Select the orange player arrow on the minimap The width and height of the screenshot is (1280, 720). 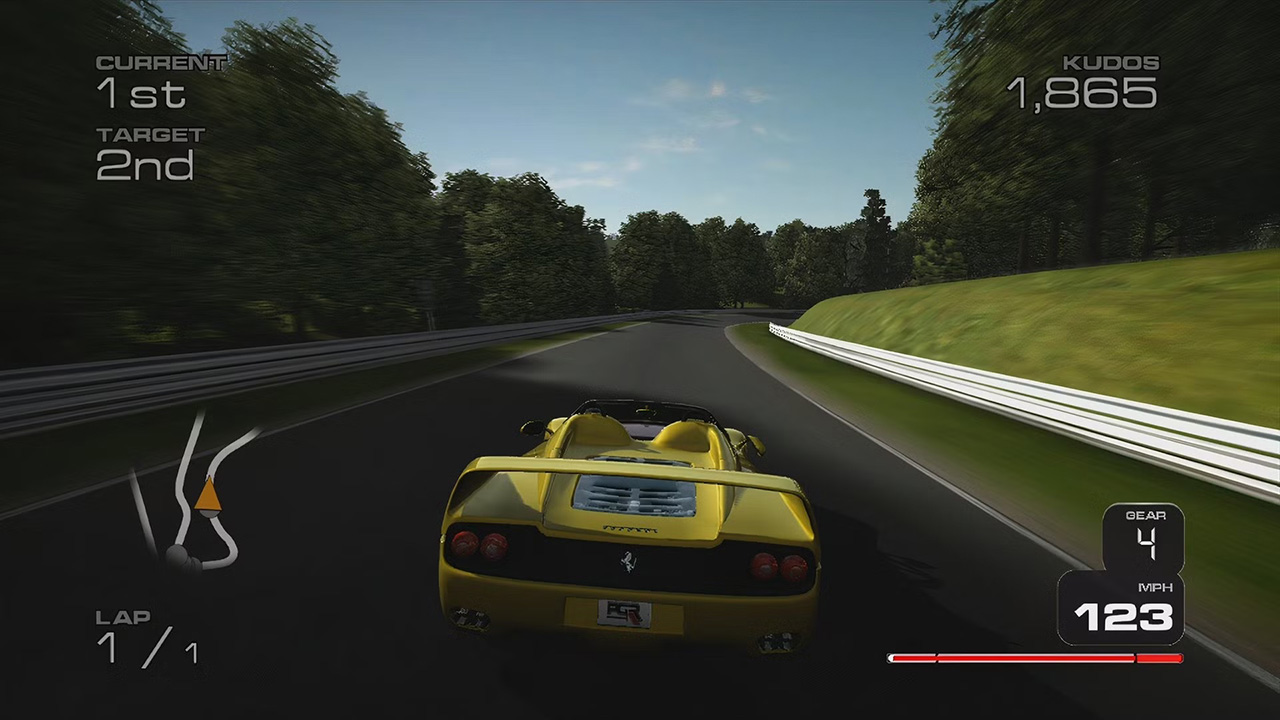207,495
